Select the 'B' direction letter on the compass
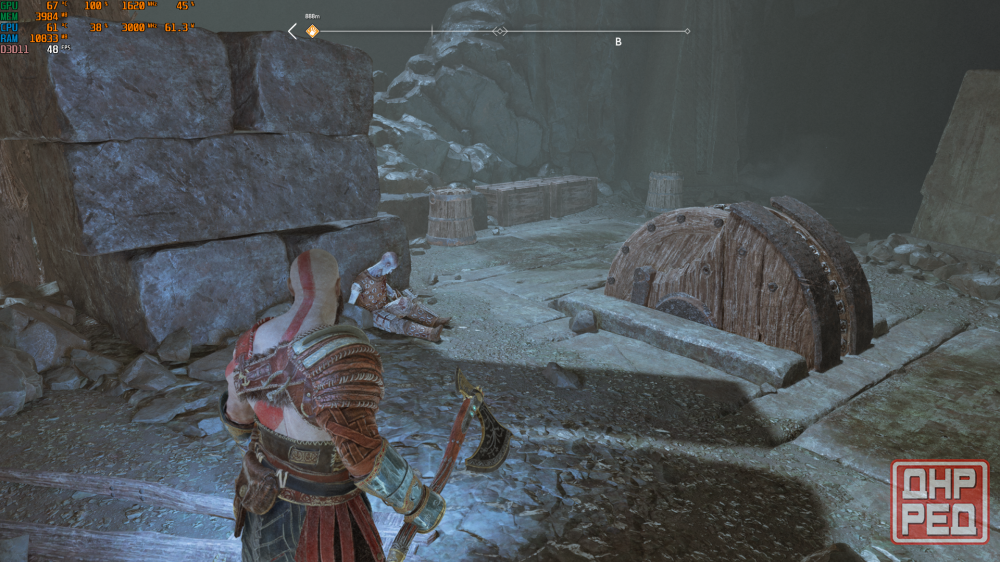 (x=618, y=42)
